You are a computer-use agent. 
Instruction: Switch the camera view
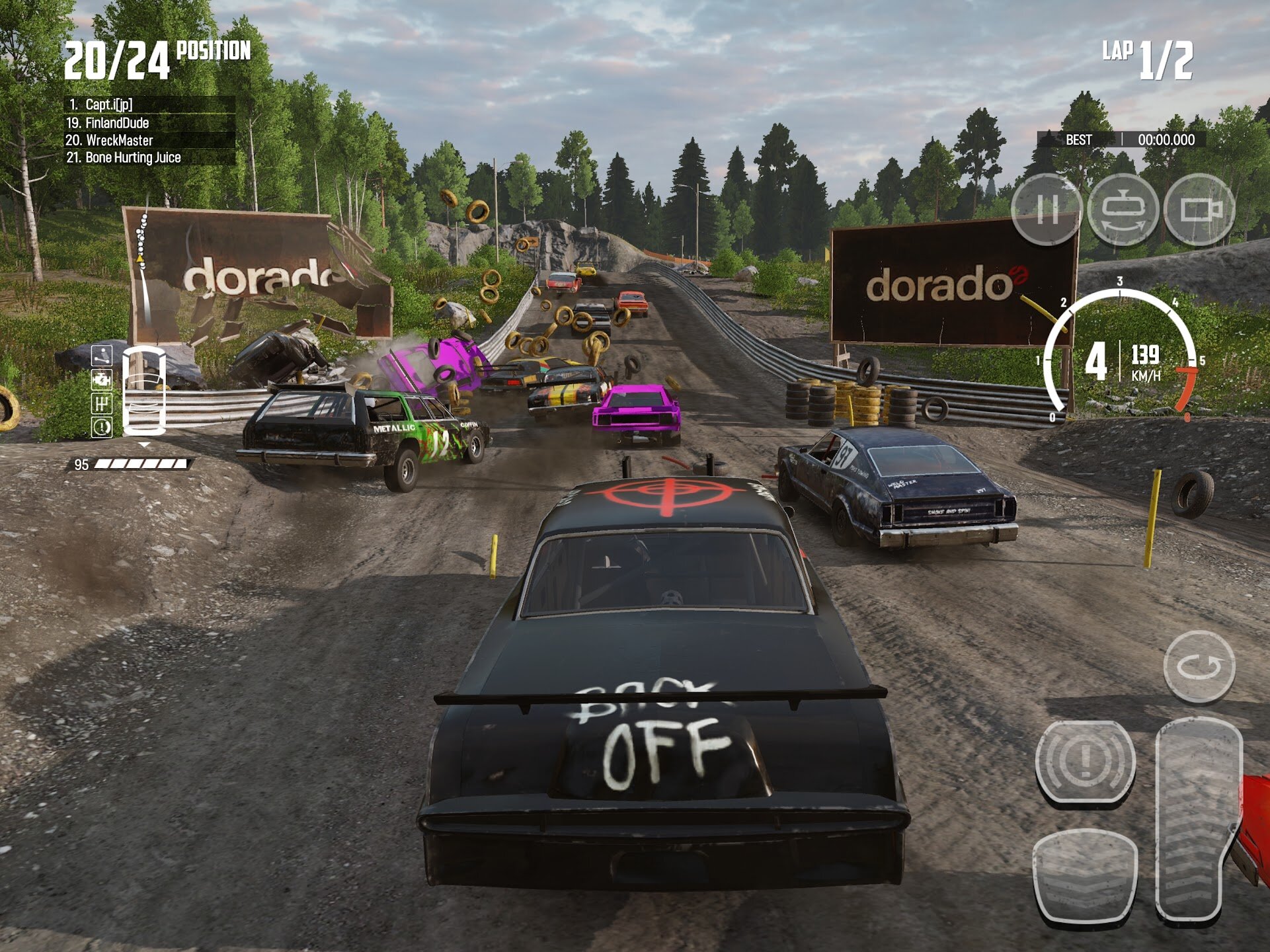click(1199, 210)
